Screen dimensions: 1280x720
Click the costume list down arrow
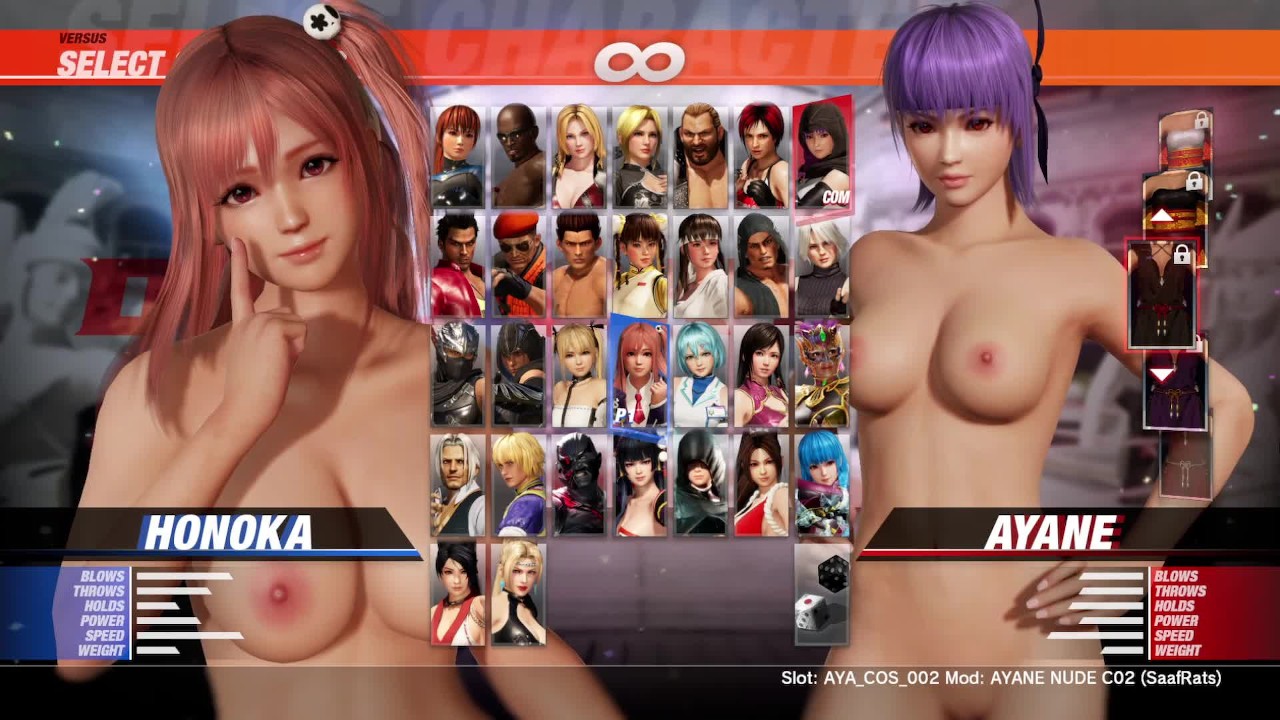[x=1161, y=375]
